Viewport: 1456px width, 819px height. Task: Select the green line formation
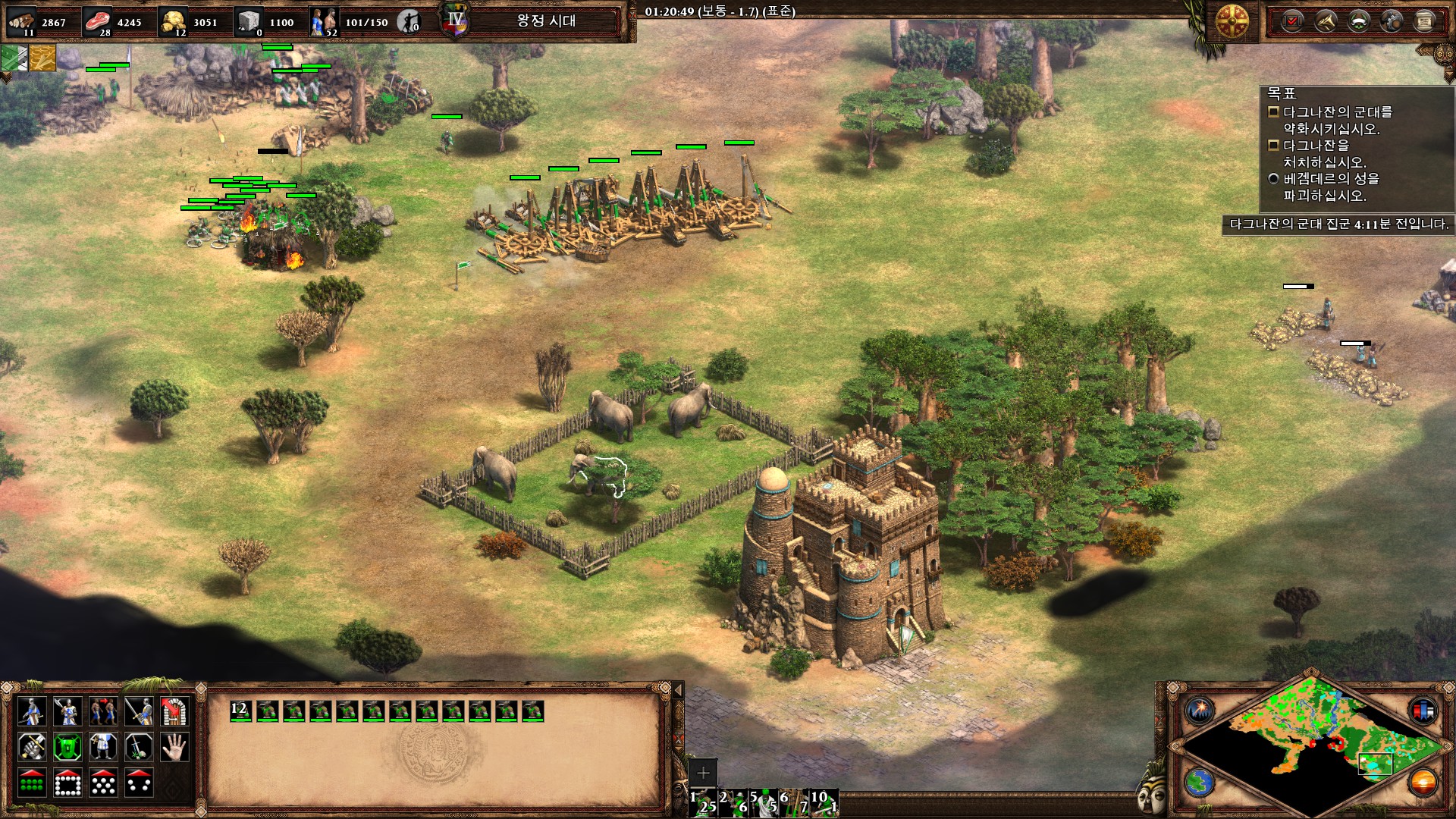[32, 783]
